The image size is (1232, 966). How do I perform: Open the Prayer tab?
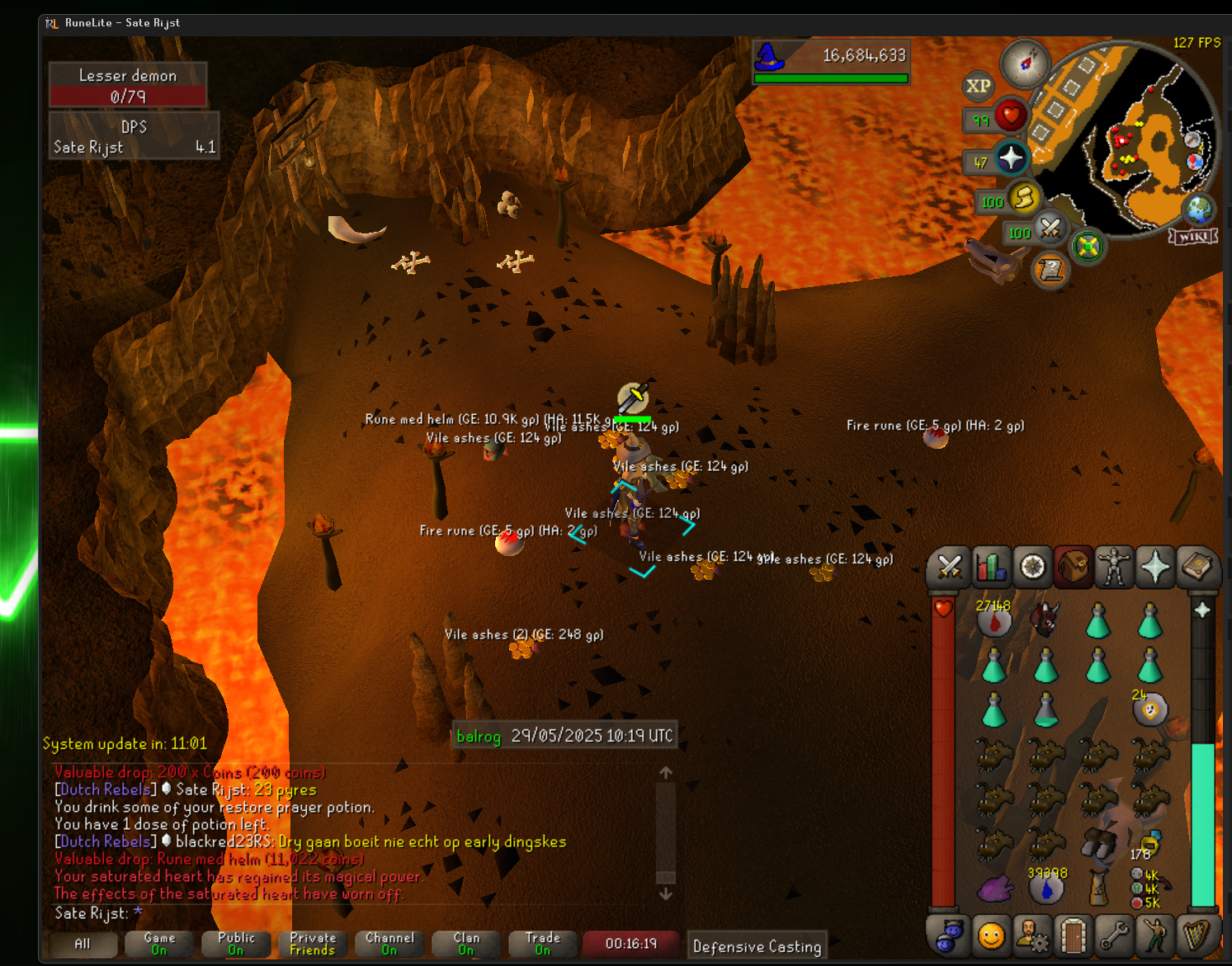click(1155, 568)
